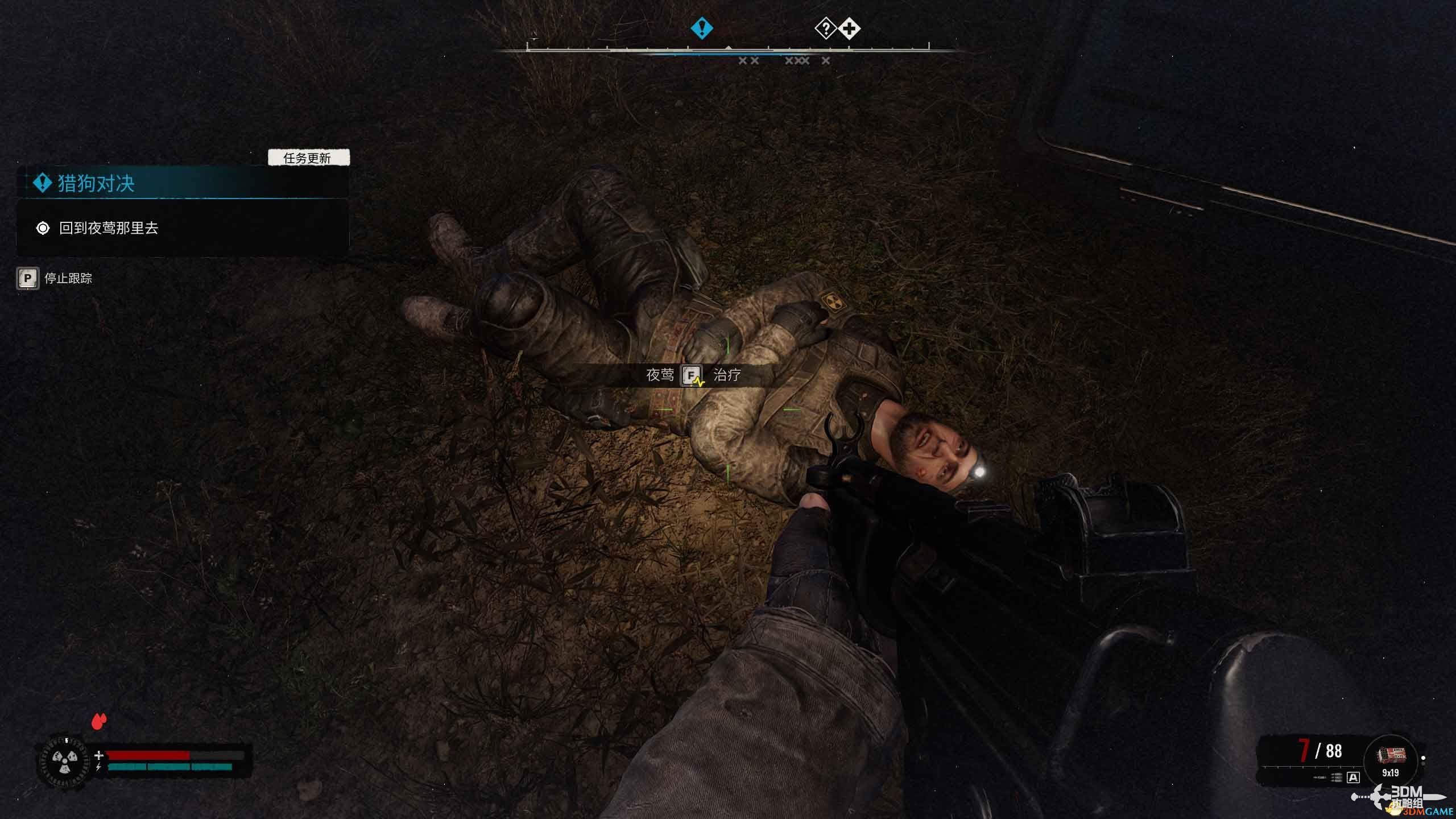Toggle the fire mode A indicator
The width and height of the screenshot is (1456, 819).
[1353, 777]
